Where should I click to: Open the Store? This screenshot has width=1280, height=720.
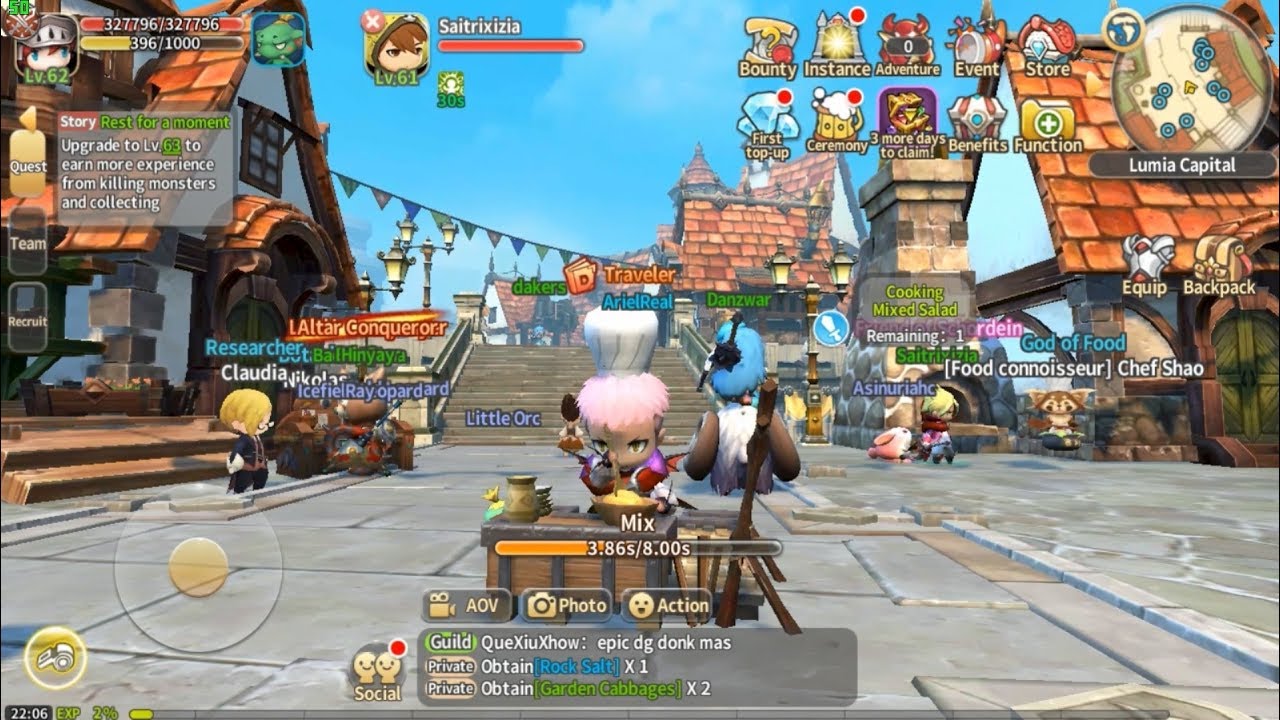[x=1047, y=44]
